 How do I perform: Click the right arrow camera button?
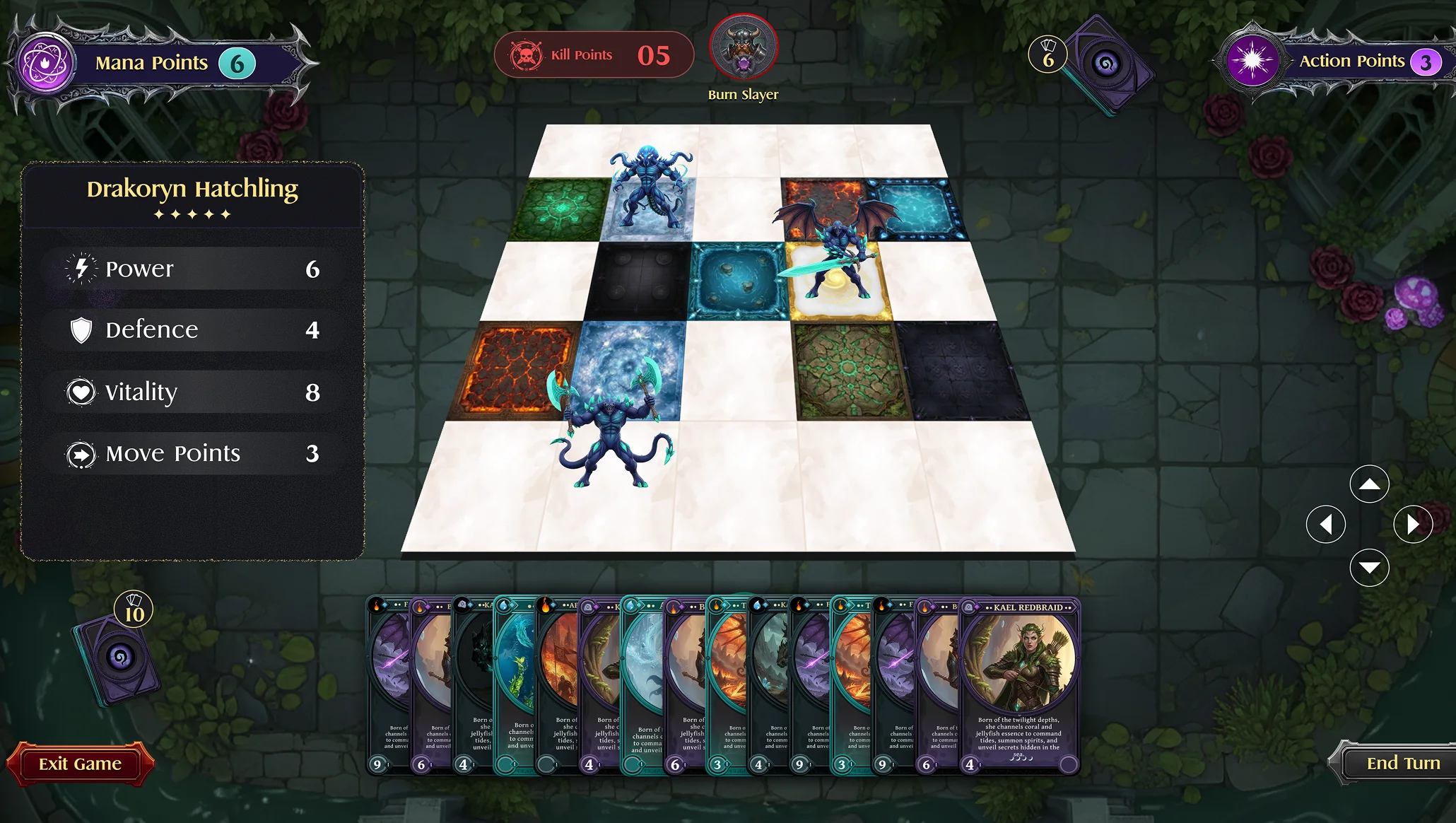[1412, 525]
